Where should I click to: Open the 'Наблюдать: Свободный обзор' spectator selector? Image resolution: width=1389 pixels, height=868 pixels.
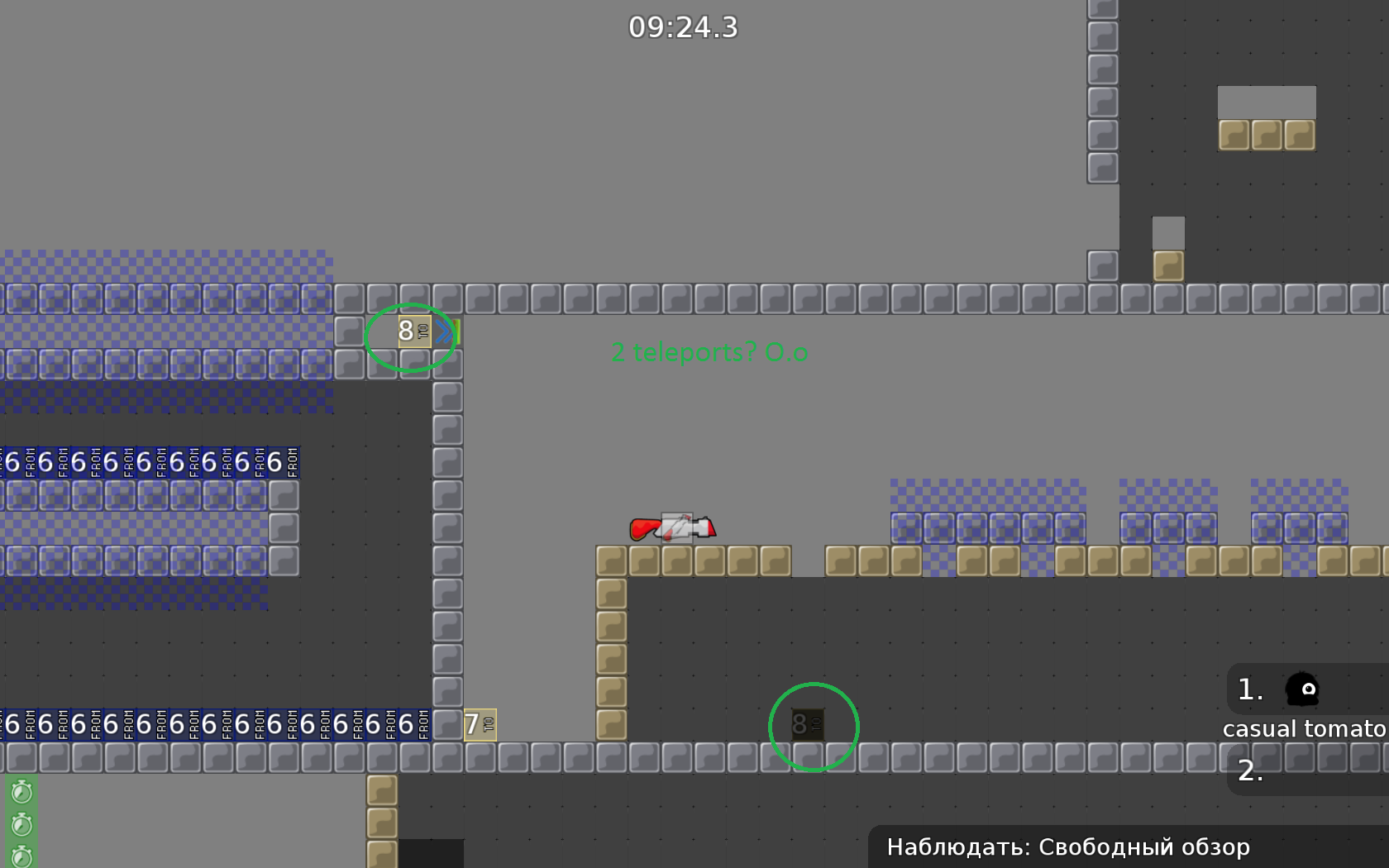coord(1069,847)
